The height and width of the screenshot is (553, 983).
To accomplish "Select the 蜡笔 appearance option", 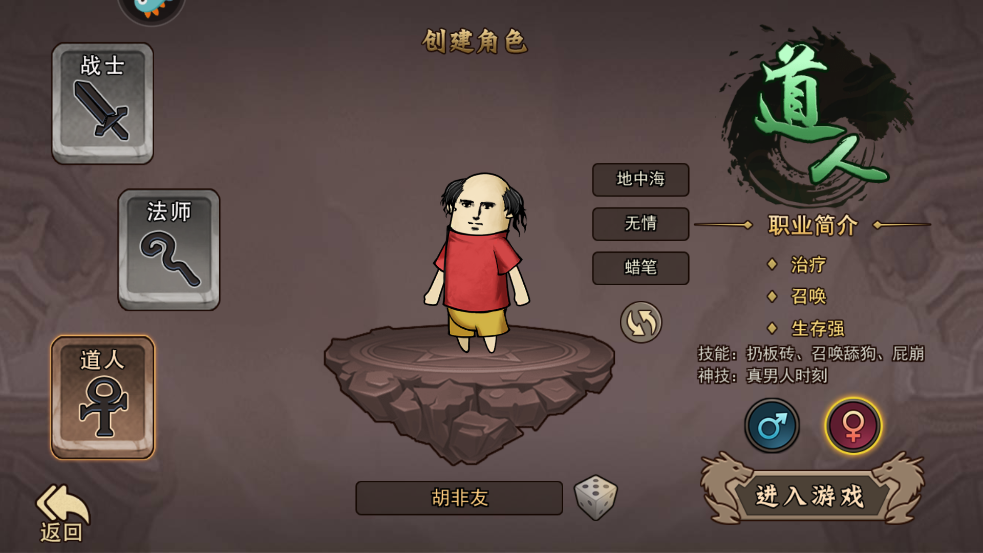I will [640, 268].
